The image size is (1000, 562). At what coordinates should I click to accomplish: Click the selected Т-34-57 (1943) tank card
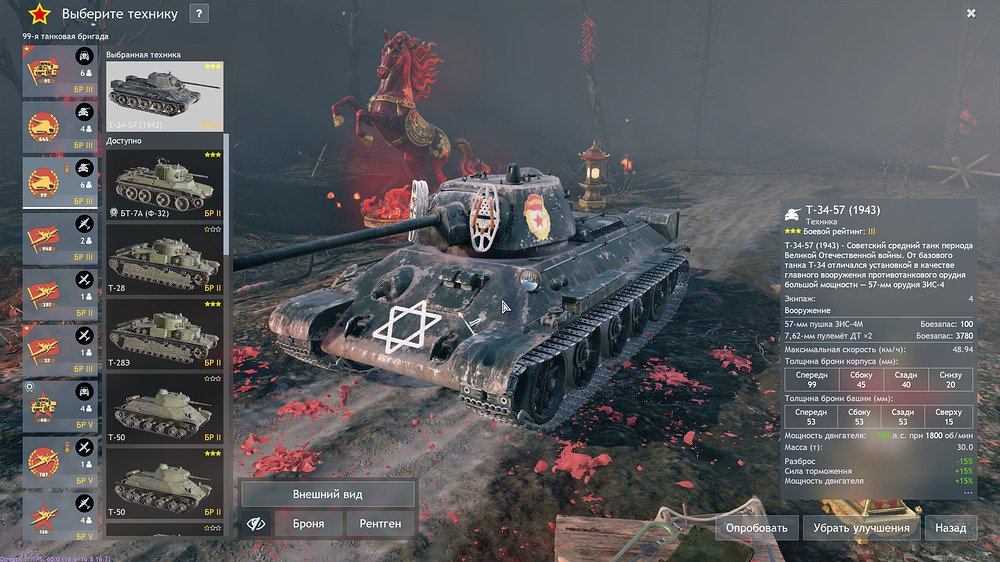coord(165,96)
